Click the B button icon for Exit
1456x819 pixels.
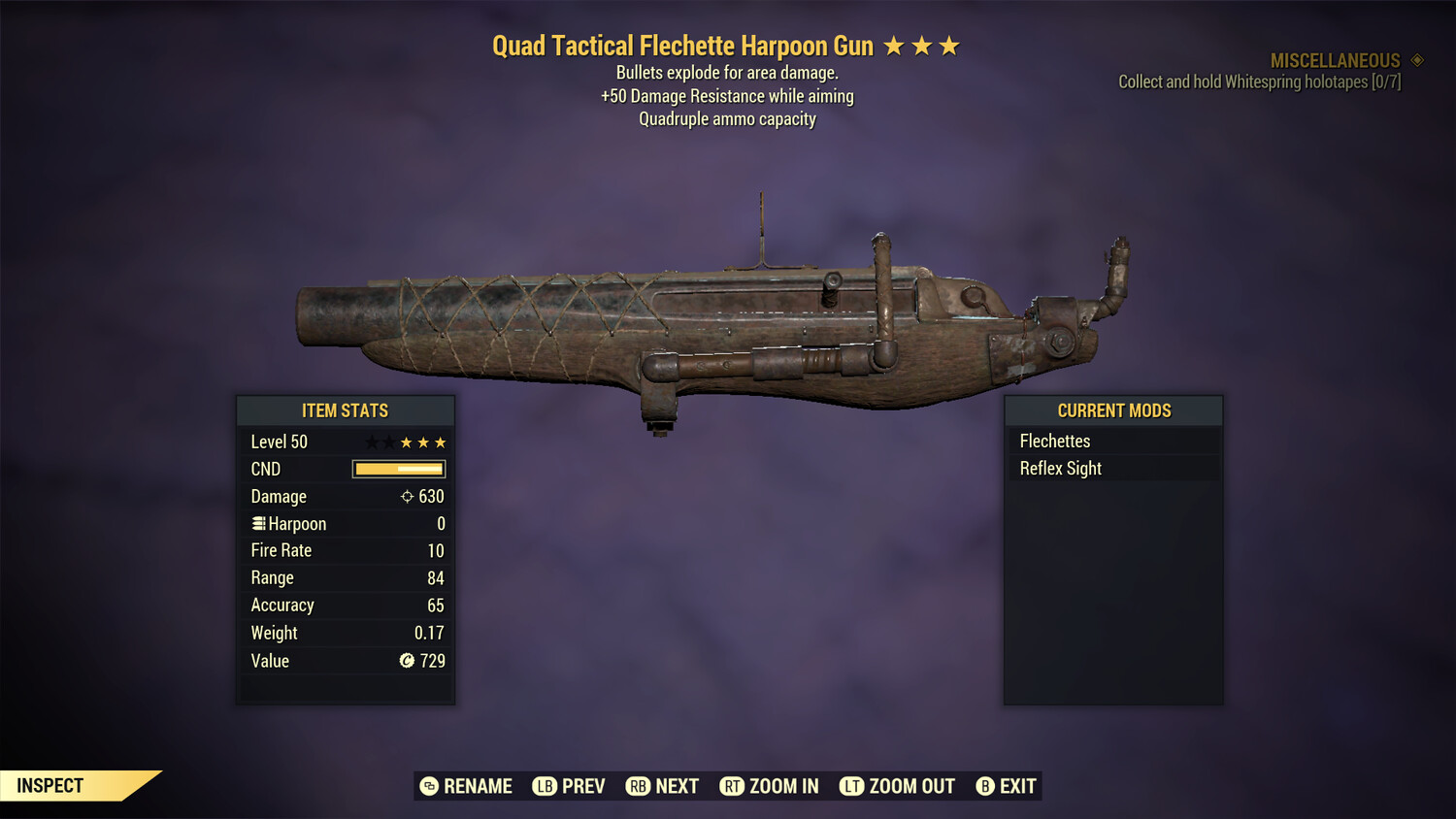(985, 786)
